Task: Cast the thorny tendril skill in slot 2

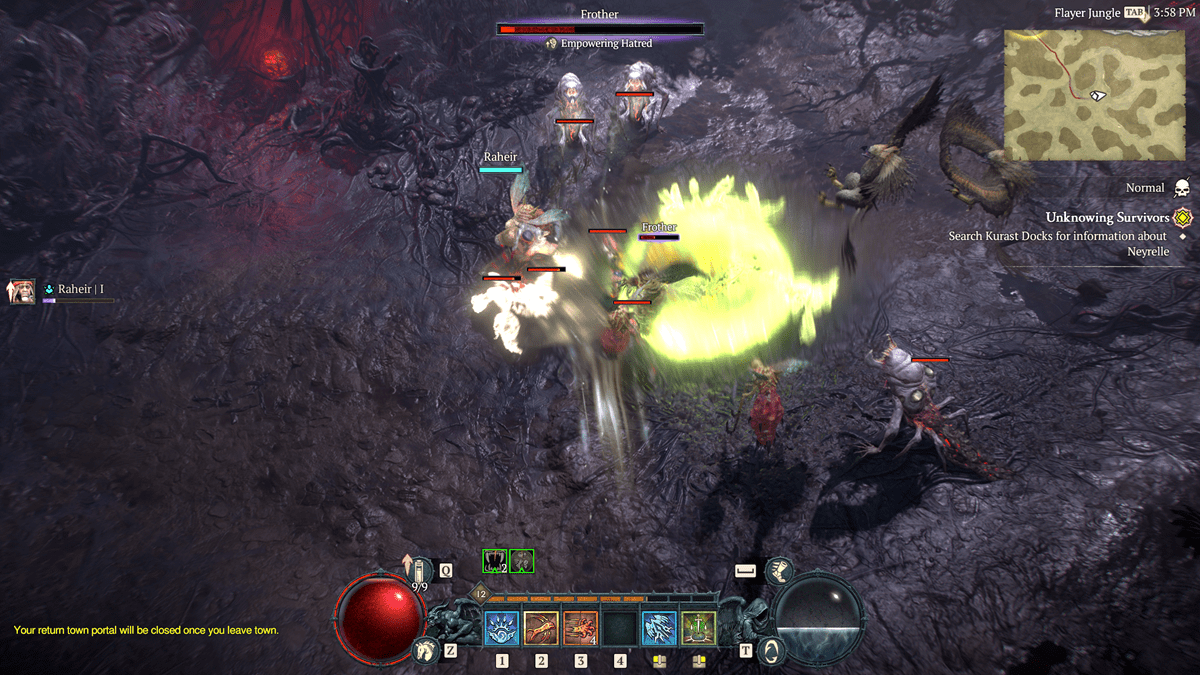Action: pos(541,629)
